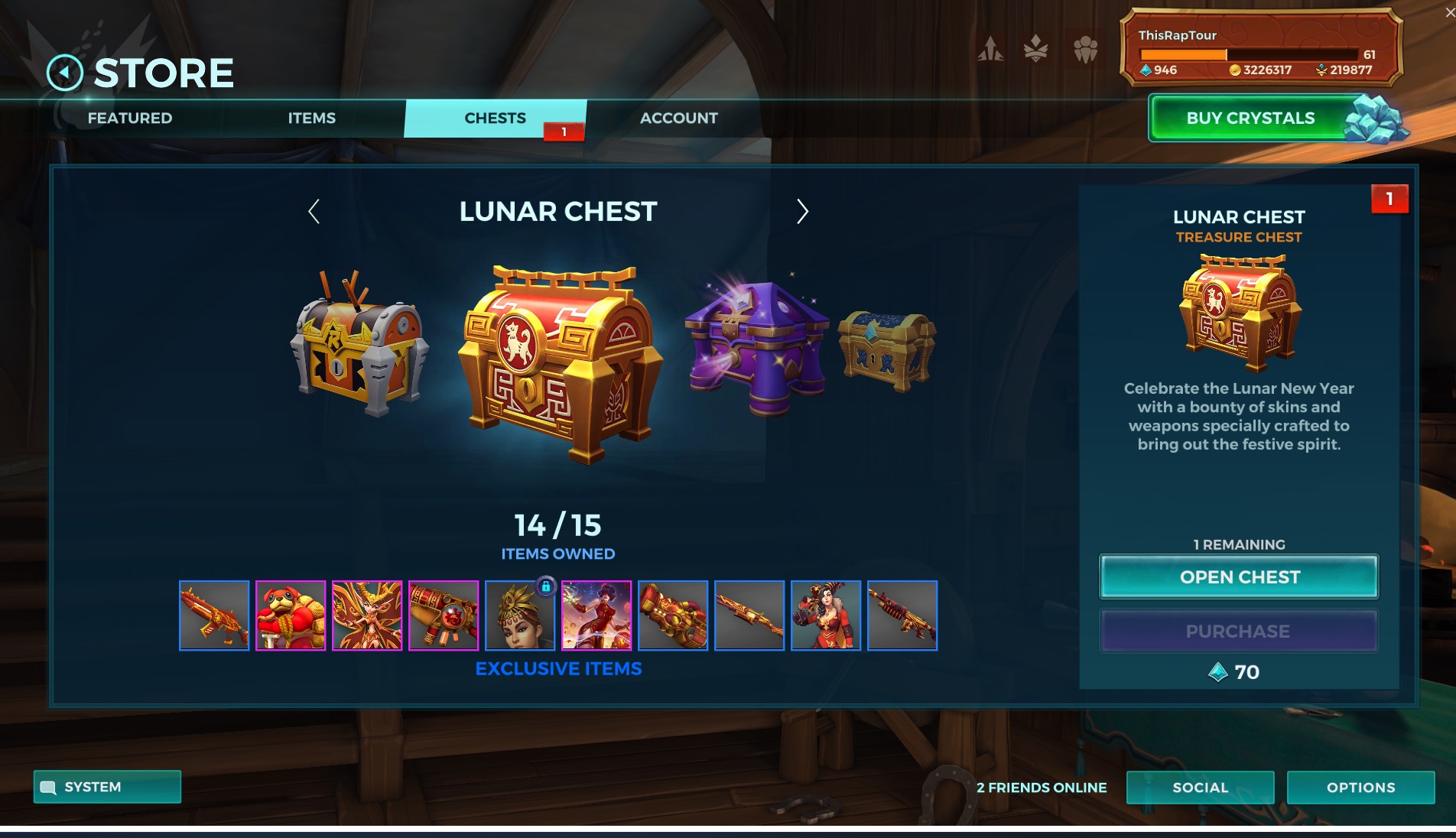This screenshot has height=838, width=1456.
Task: Click the BUY CRYSTALS button
Action: tap(1250, 118)
